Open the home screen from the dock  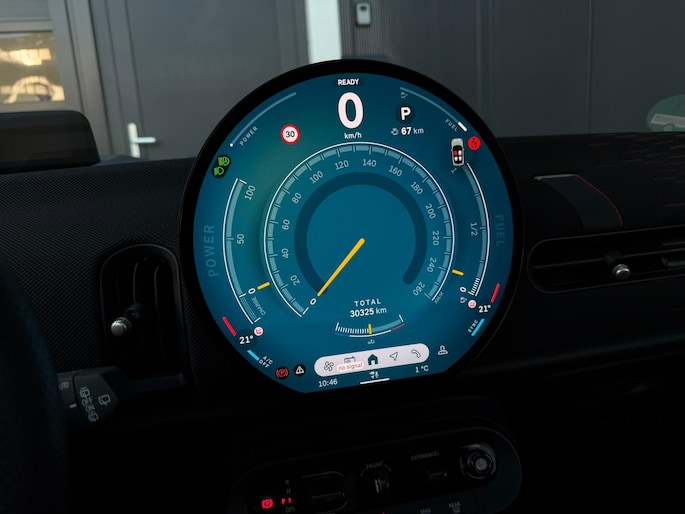[372, 357]
